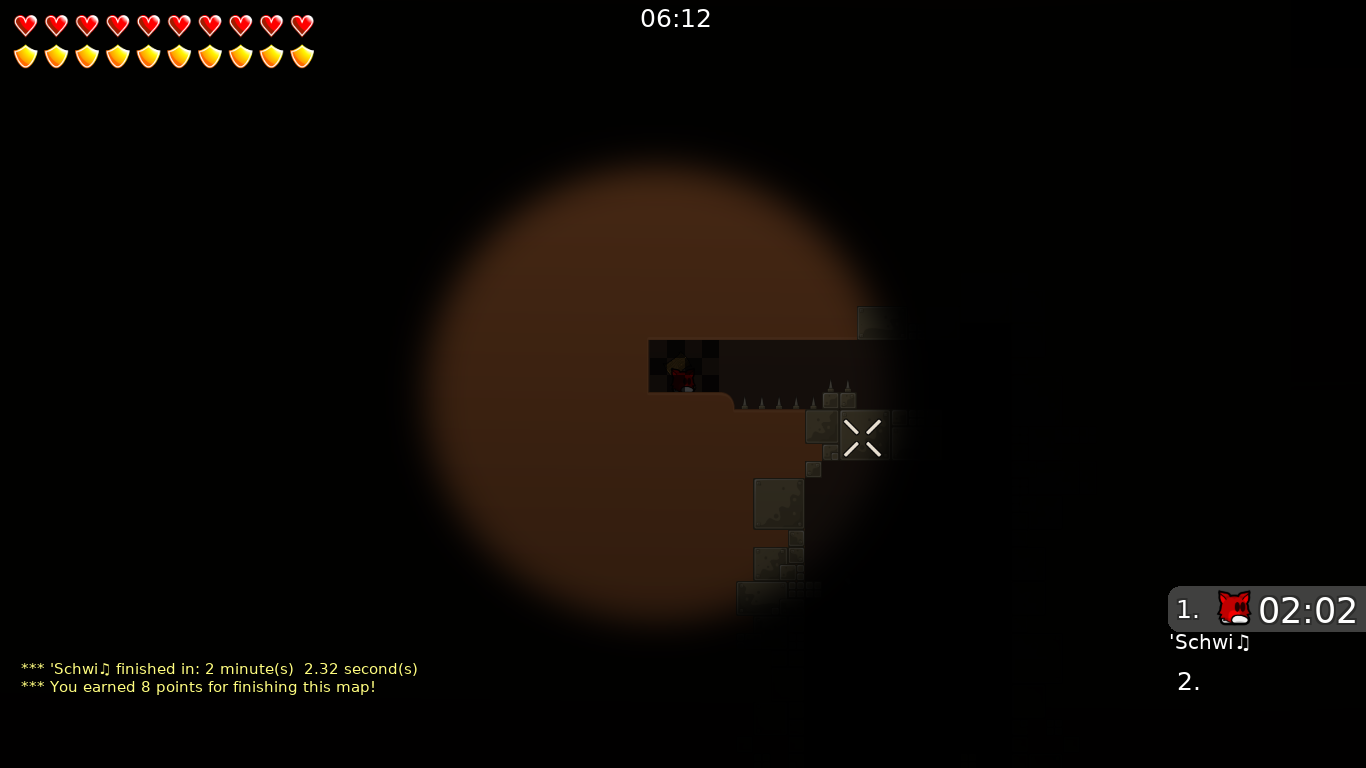Screen dimensions: 1366x768
Task: Click the rank 2. placeholder on the leaderboard
Action: coord(1188,681)
